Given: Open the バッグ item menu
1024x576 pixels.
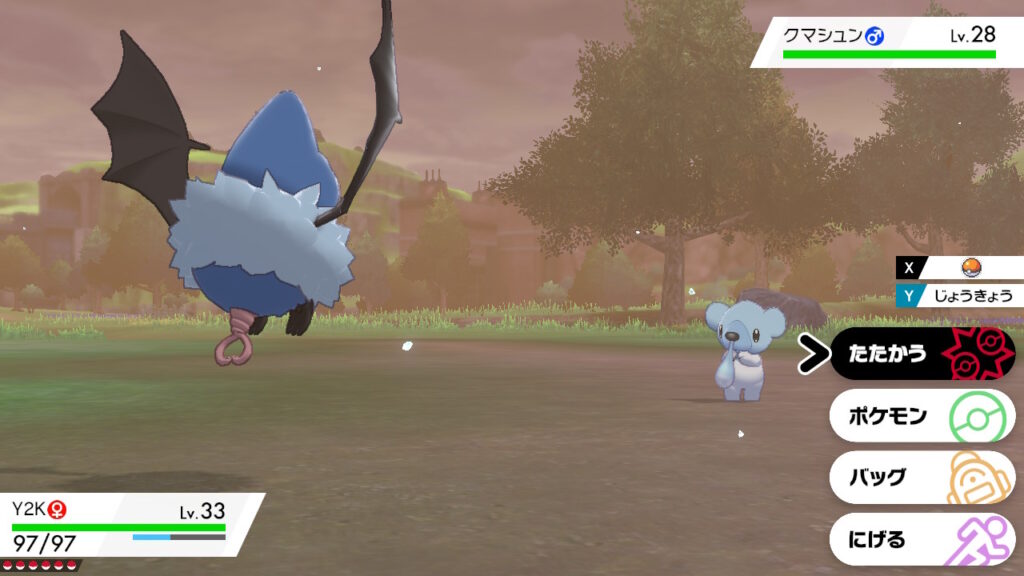Looking at the screenshot, I should (920, 477).
